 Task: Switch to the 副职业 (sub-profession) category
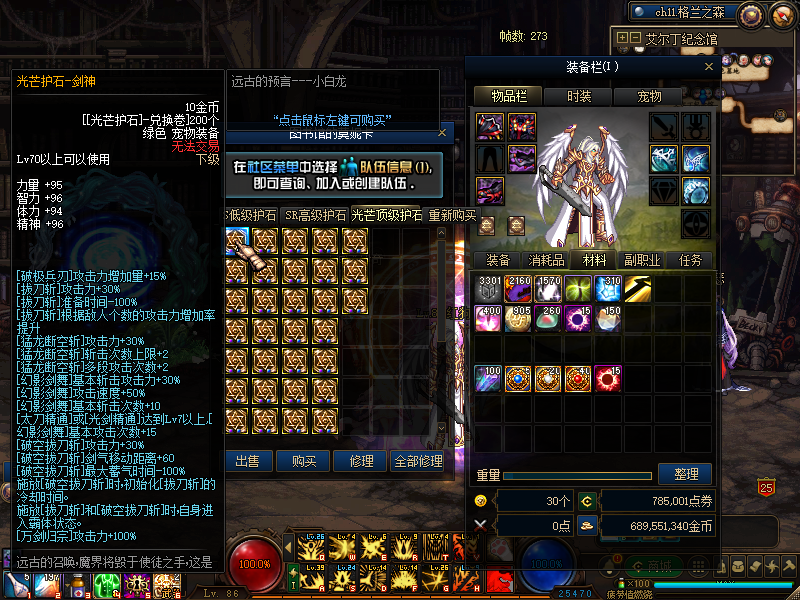641,260
